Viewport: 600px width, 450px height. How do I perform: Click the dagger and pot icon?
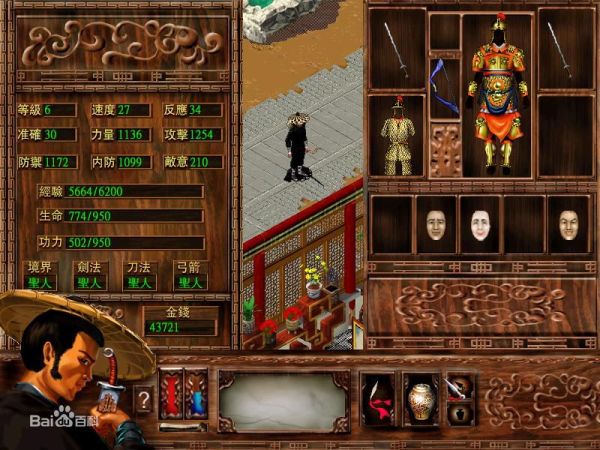tap(459, 396)
